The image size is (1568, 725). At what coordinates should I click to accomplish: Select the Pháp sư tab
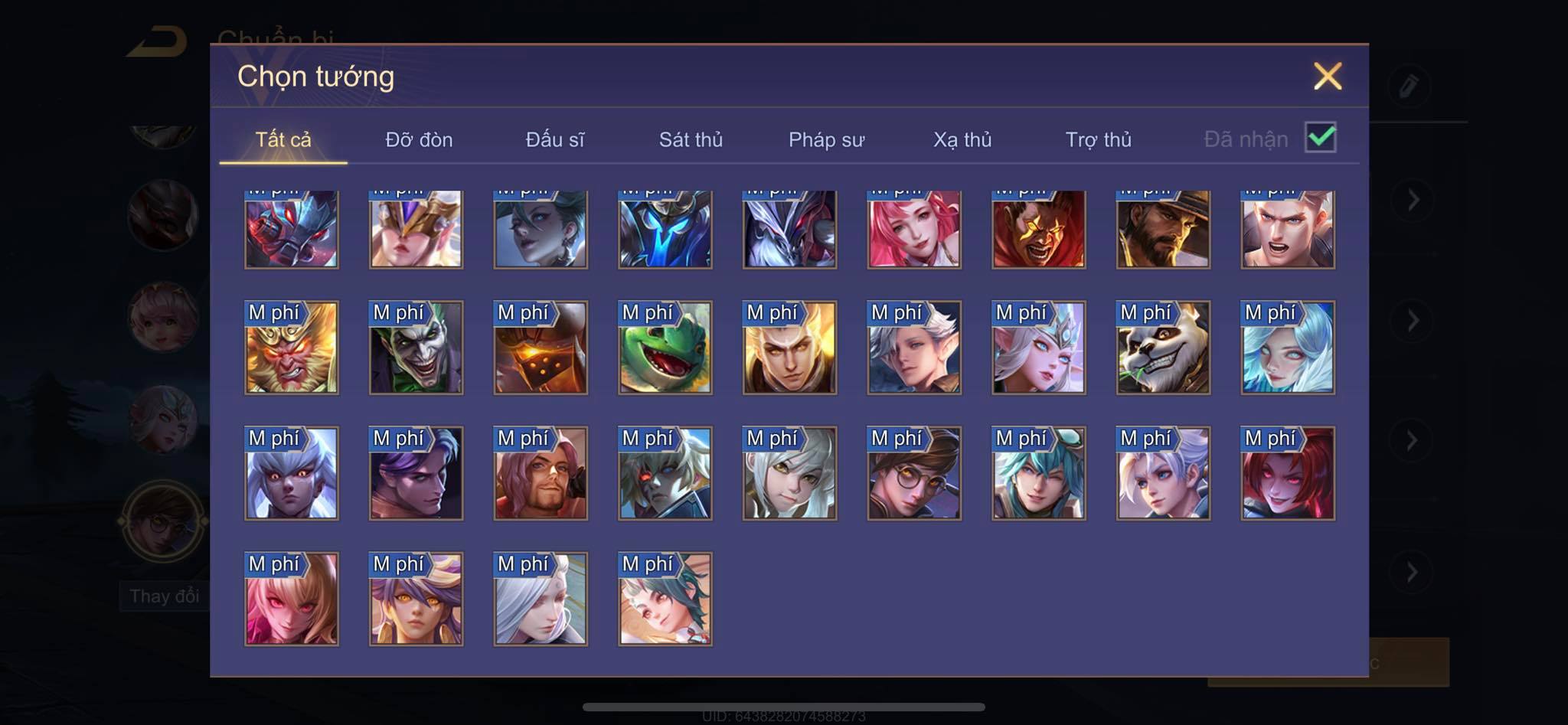click(826, 140)
